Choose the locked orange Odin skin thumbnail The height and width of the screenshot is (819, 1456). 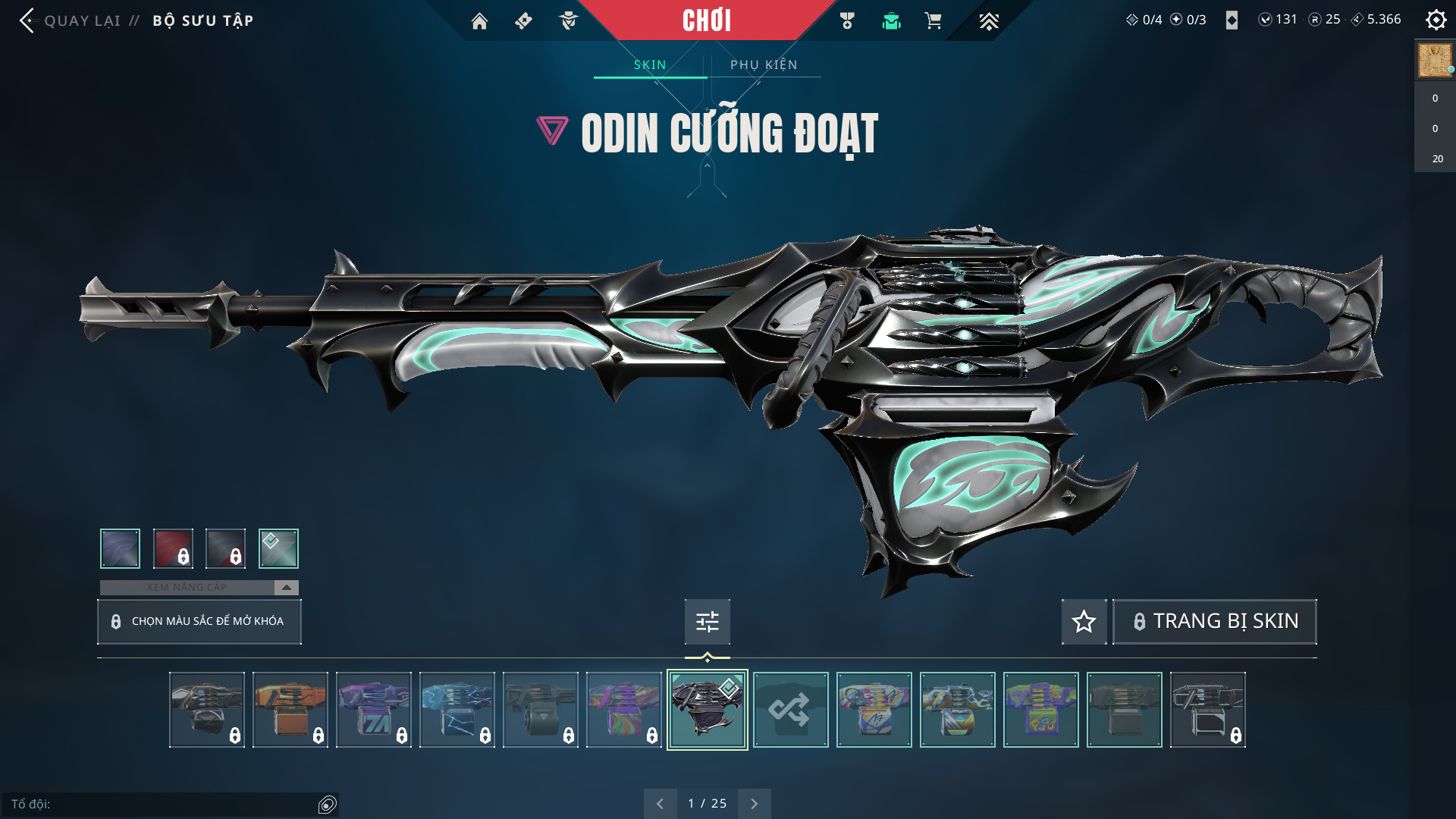coord(290,710)
